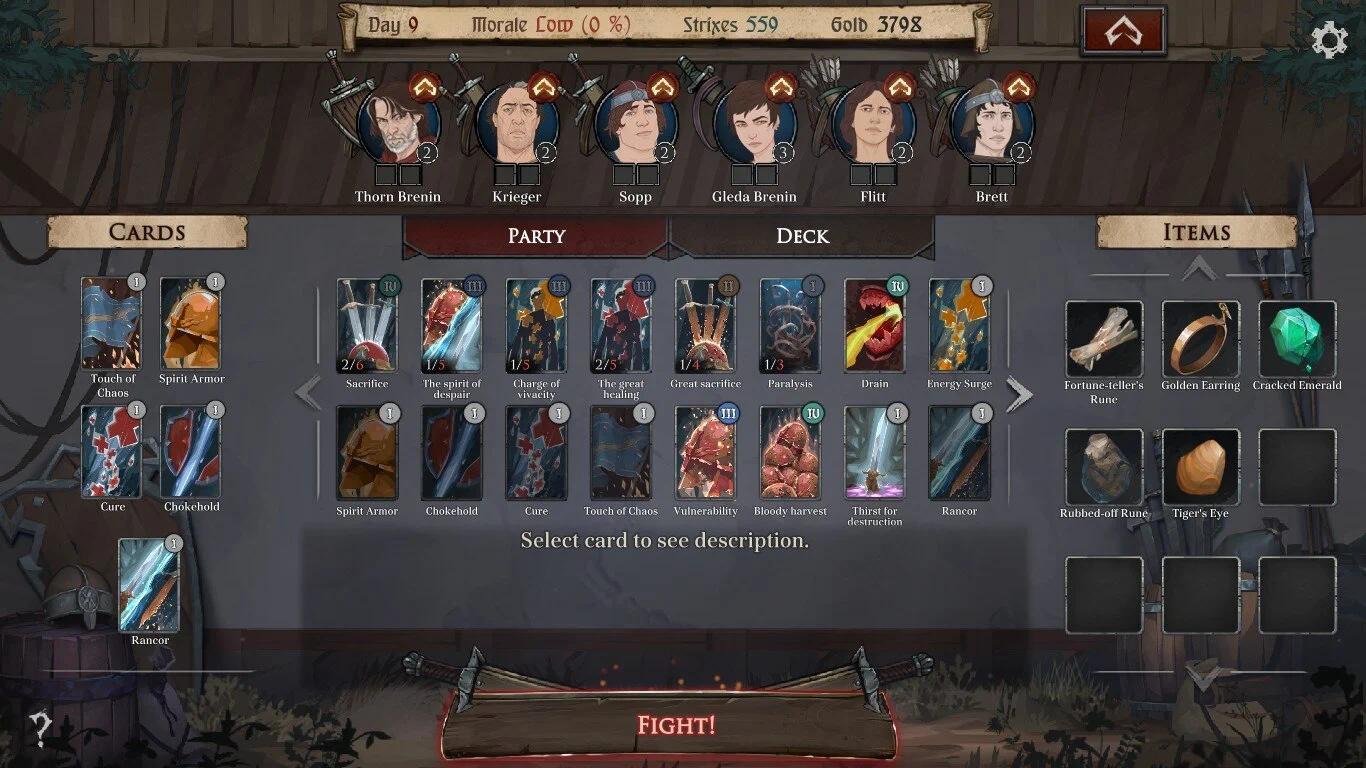Select the Fortune-teller's Rune item
The width and height of the screenshot is (1366, 768).
point(1103,340)
